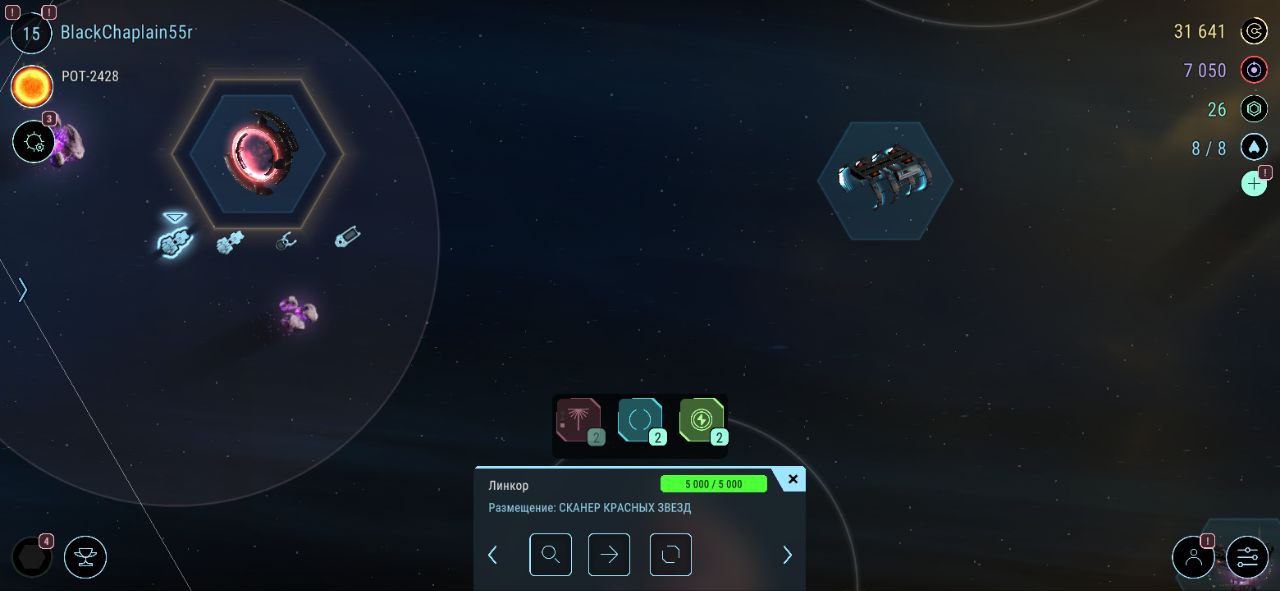Viewport: 1280px width, 591px height.
Task: Expand the left side panel chevron
Action: [x=22, y=290]
